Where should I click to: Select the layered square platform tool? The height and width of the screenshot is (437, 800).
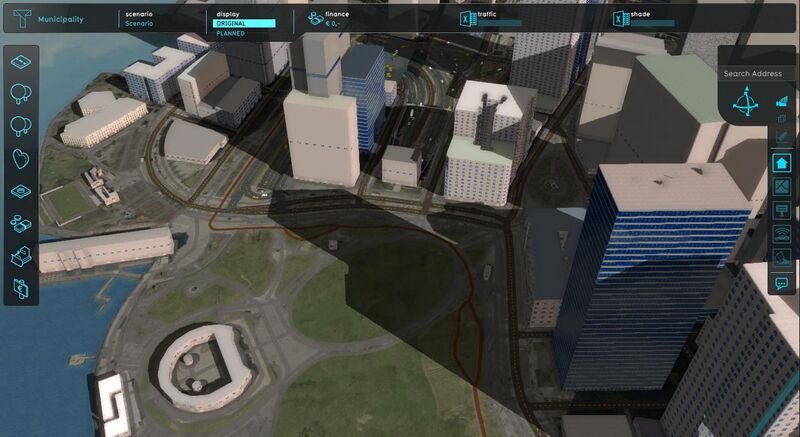point(21,191)
